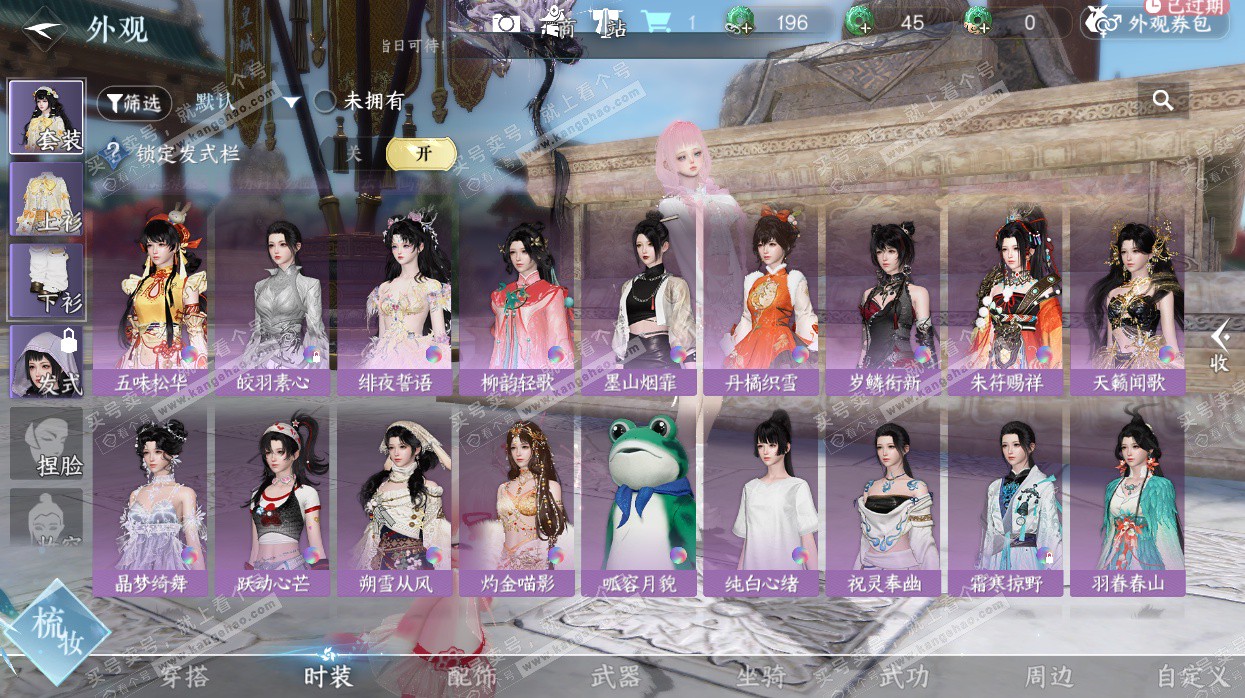Image resolution: width=1245 pixels, height=698 pixels.
Task: Switch to the 武器 bottom tab
Action: point(614,677)
